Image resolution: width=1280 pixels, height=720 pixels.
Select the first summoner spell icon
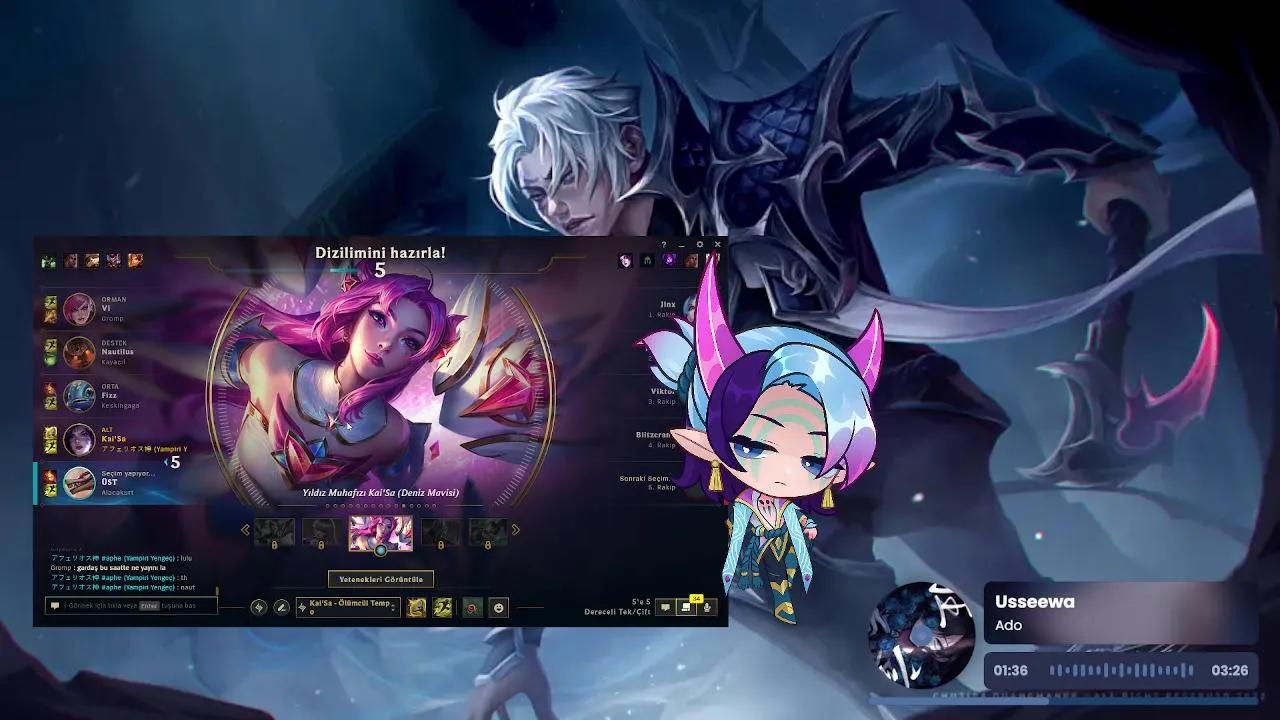tap(414, 607)
